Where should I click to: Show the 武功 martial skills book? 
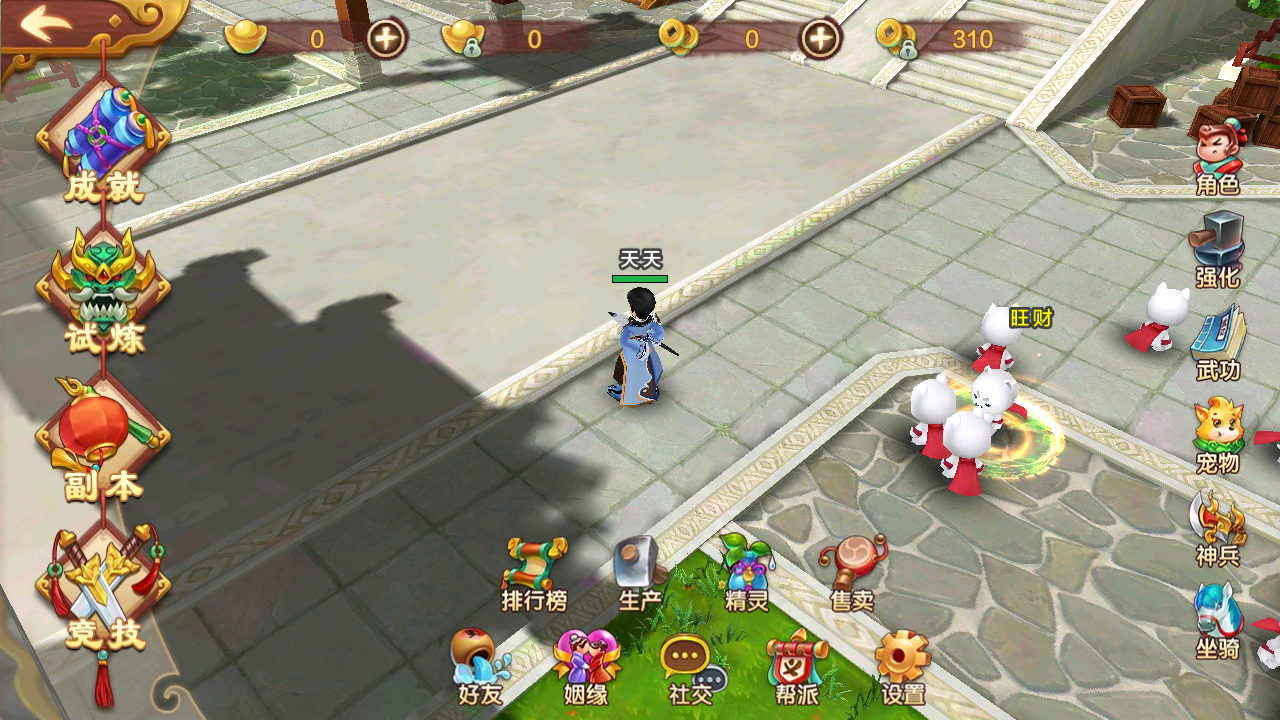[x=1218, y=342]
